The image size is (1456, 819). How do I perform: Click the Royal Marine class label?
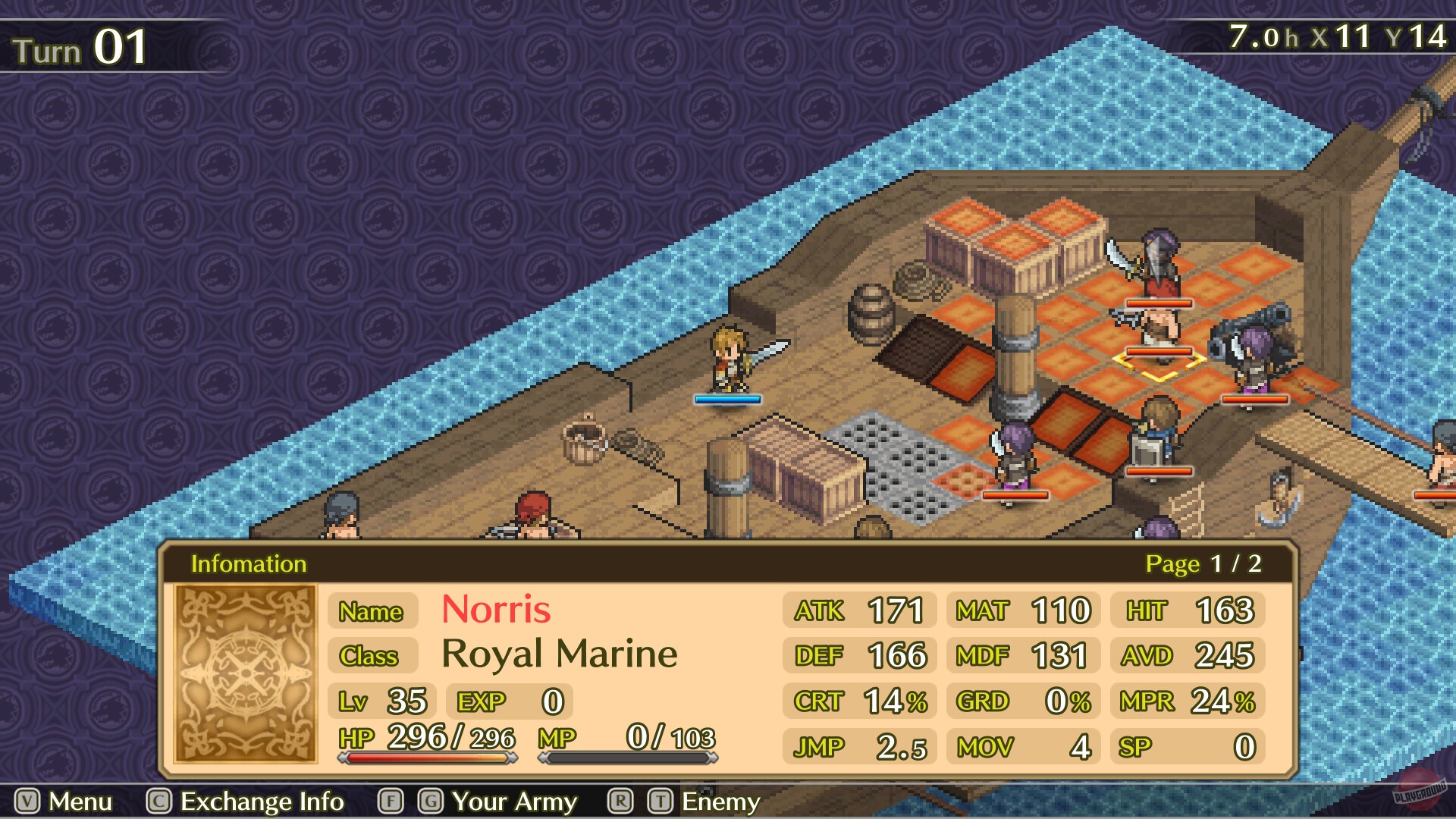pos(560,654)
